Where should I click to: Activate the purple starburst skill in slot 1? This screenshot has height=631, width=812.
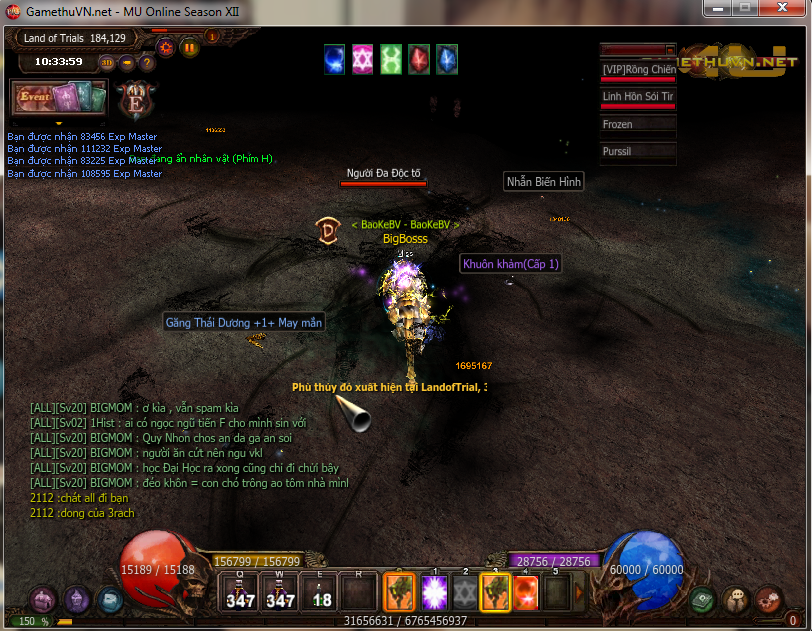pyautogui.click(x=435, y=592)
